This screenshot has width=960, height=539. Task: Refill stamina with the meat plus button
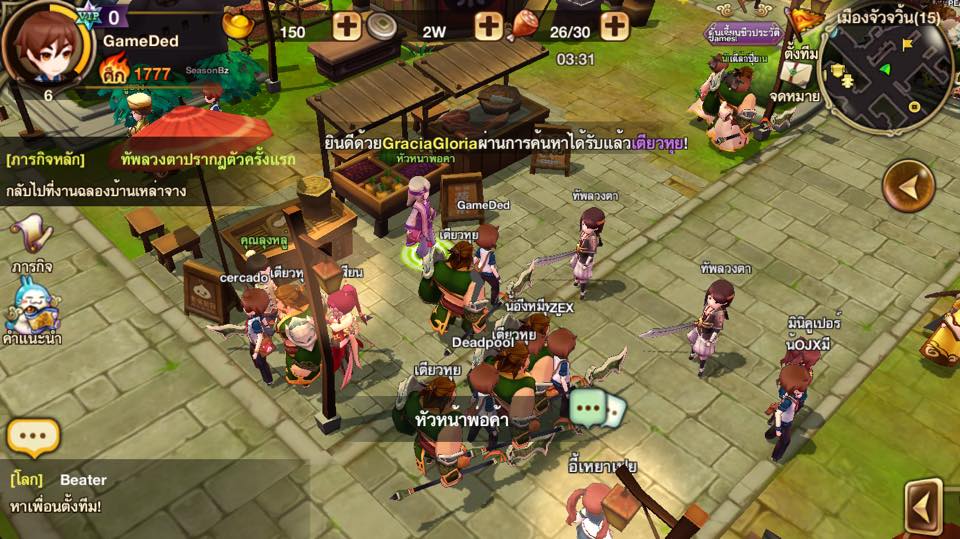(614, 26)
